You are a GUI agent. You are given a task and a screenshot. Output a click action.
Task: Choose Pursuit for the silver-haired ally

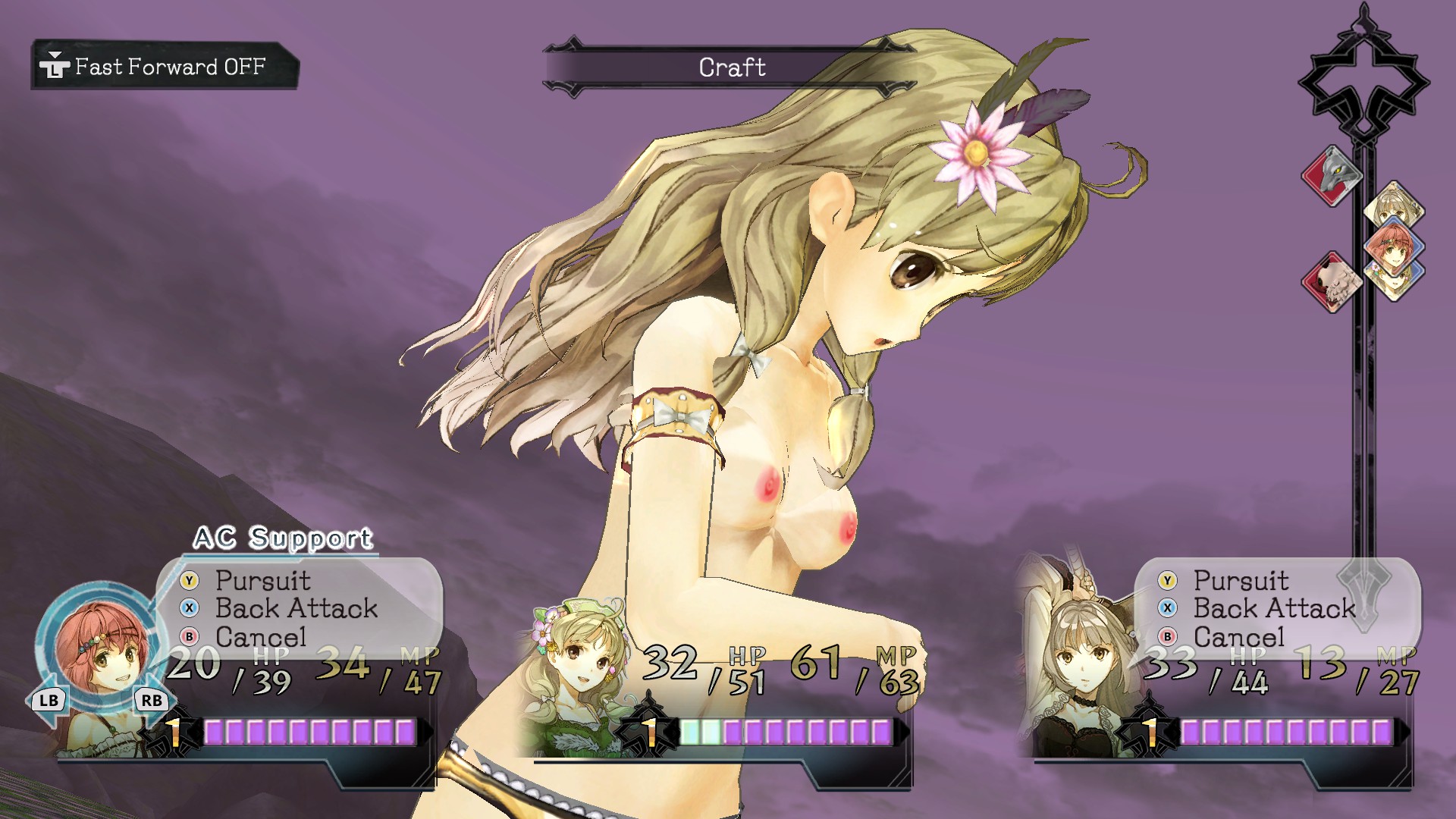1241,580
